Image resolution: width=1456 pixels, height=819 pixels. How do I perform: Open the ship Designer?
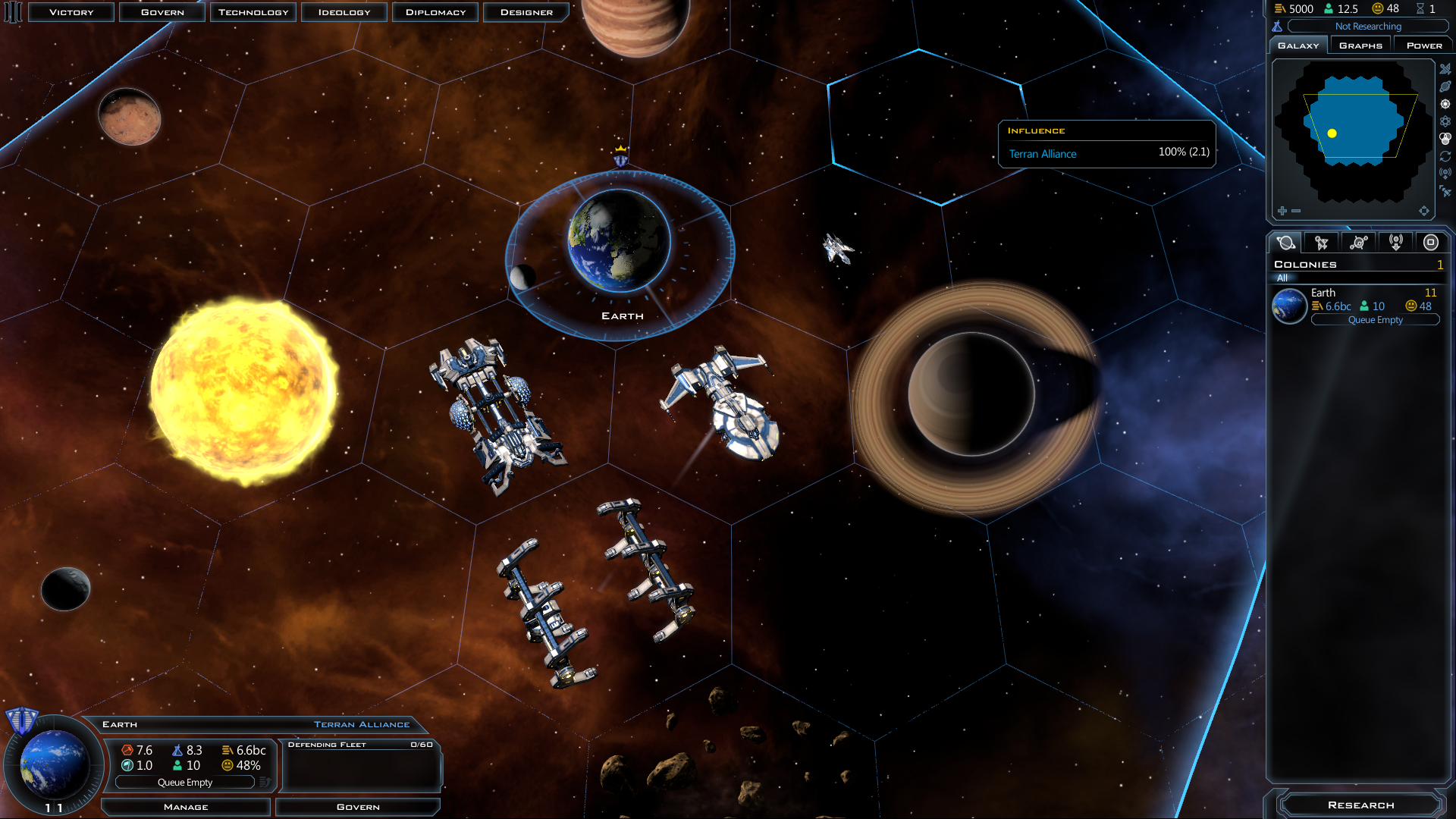(x=526, y=12)
